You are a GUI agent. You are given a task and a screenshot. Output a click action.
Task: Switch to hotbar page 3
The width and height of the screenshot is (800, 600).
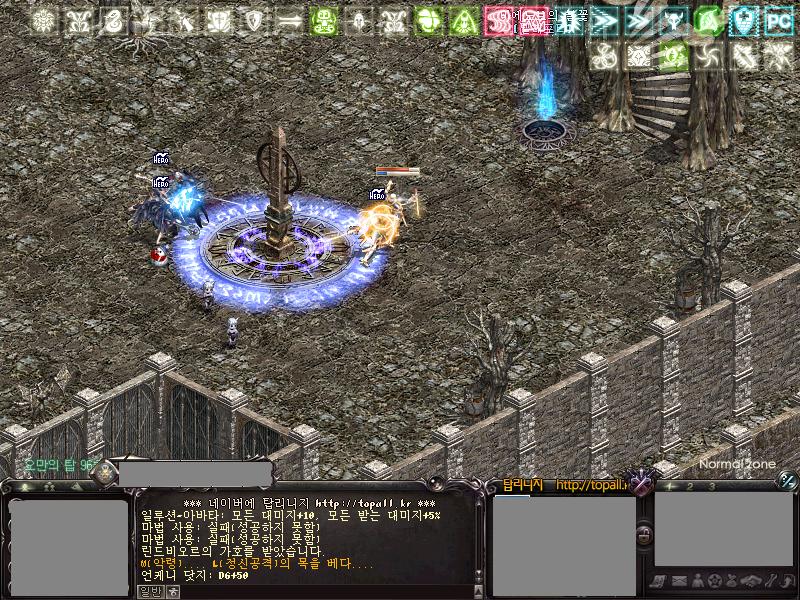[x=713, y=486]
